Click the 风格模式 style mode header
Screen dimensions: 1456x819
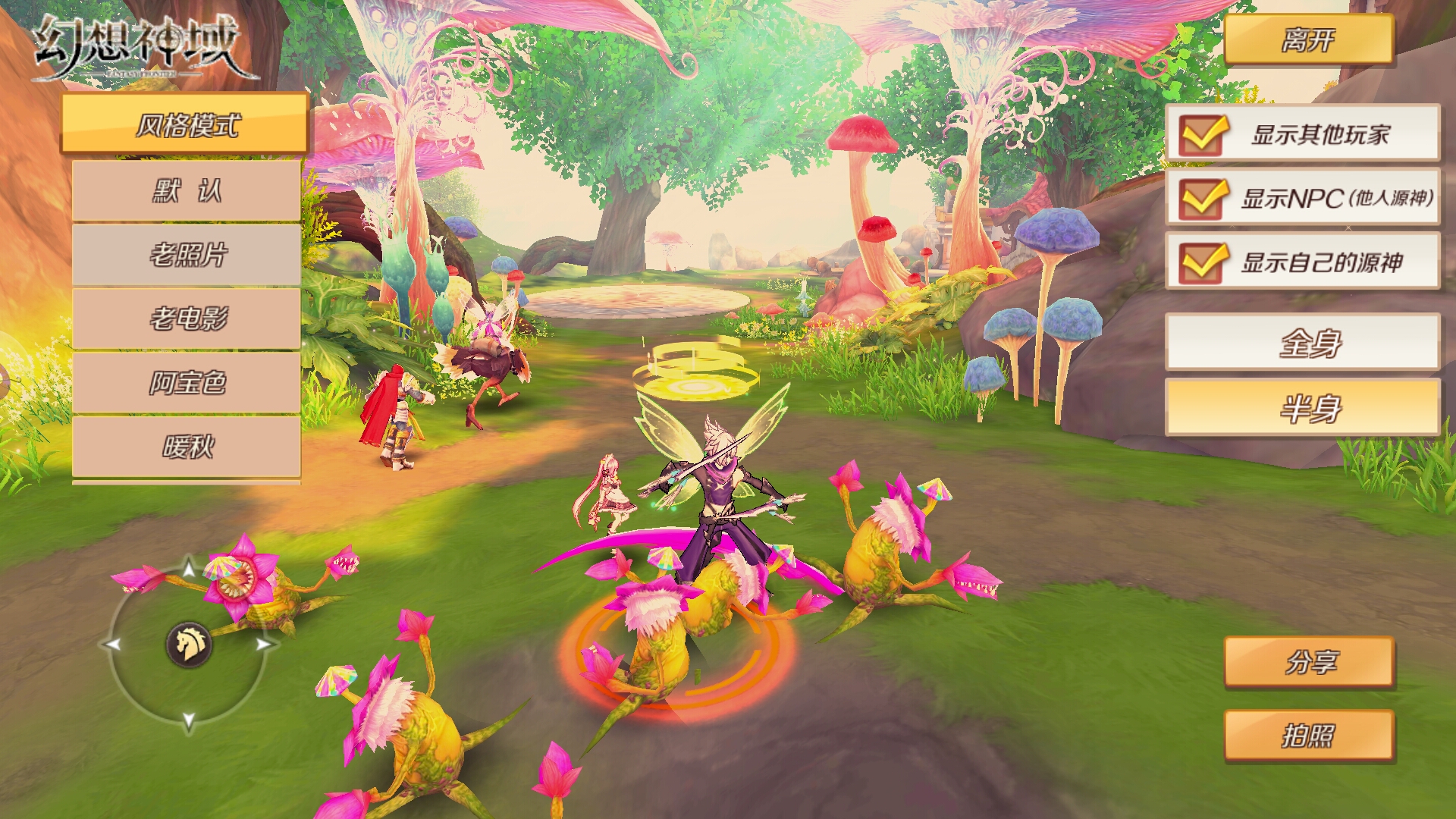click(185, 124)
